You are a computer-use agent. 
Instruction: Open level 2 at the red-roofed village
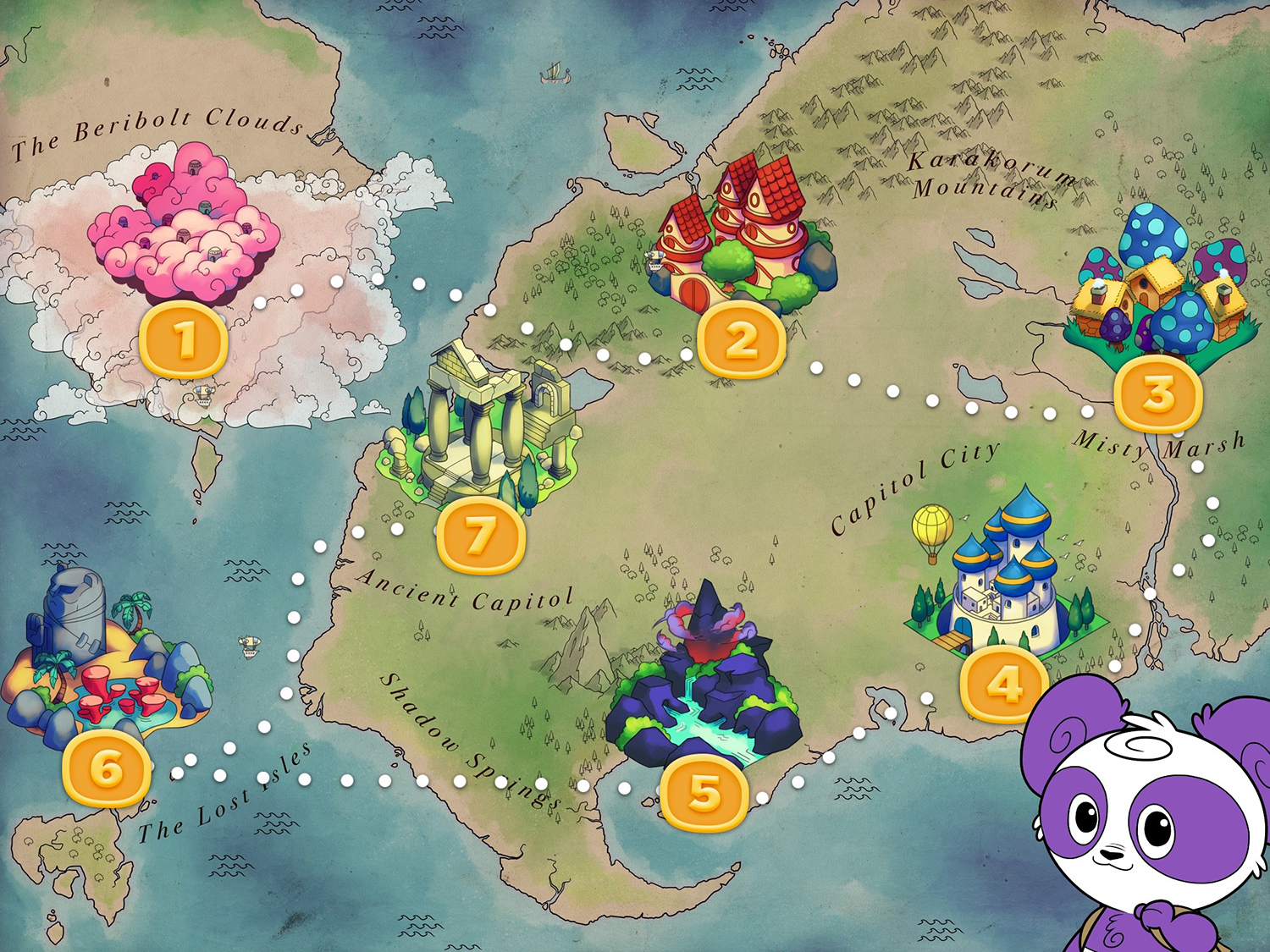point(740,339)
